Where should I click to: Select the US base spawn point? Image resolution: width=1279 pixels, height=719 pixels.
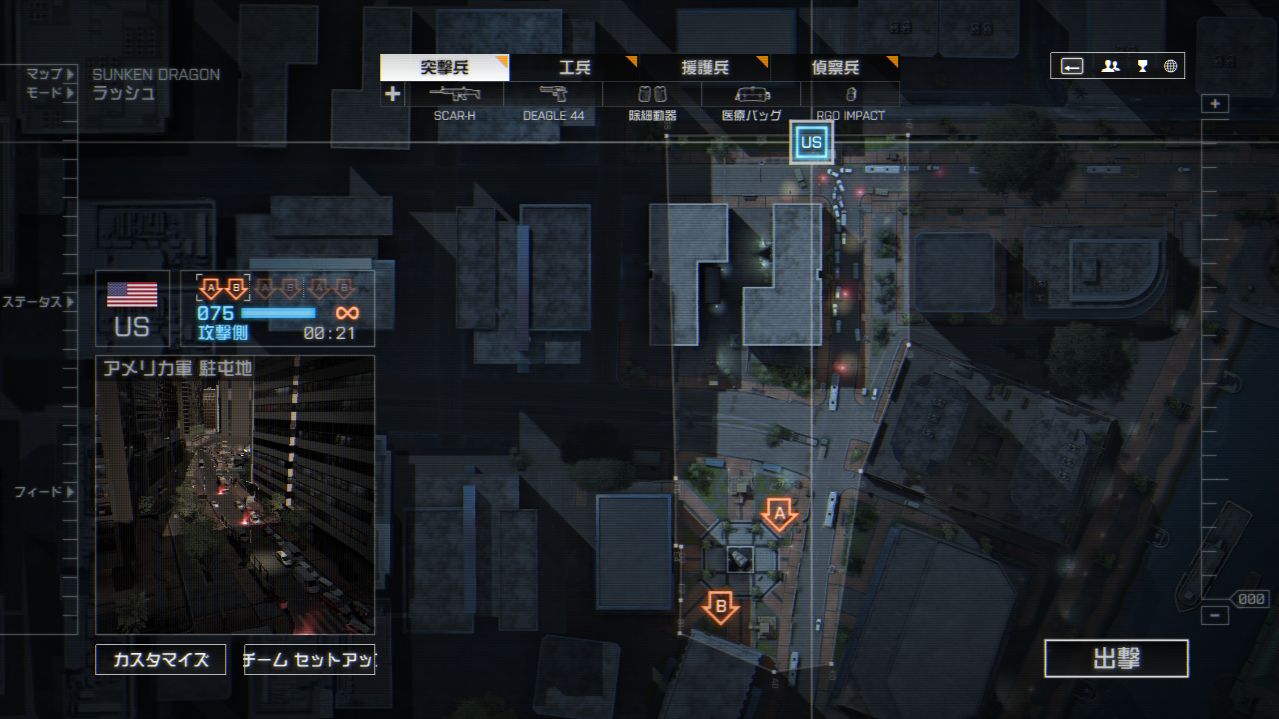coord(811,143)
